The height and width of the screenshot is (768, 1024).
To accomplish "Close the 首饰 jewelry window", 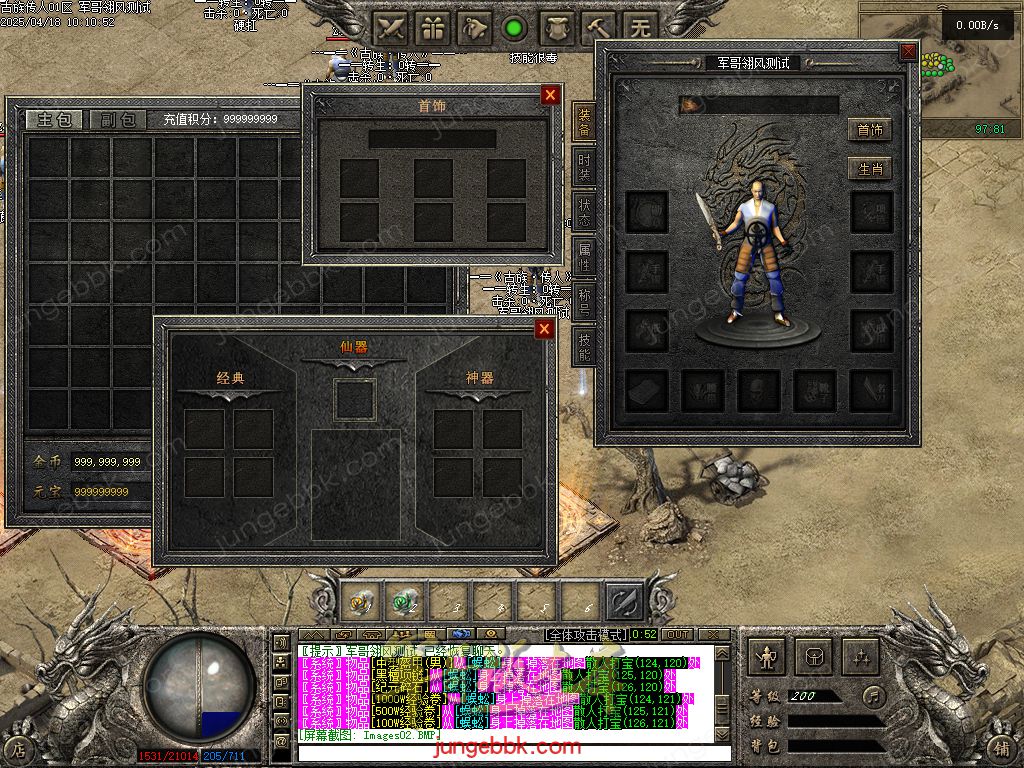I will 550,95.
